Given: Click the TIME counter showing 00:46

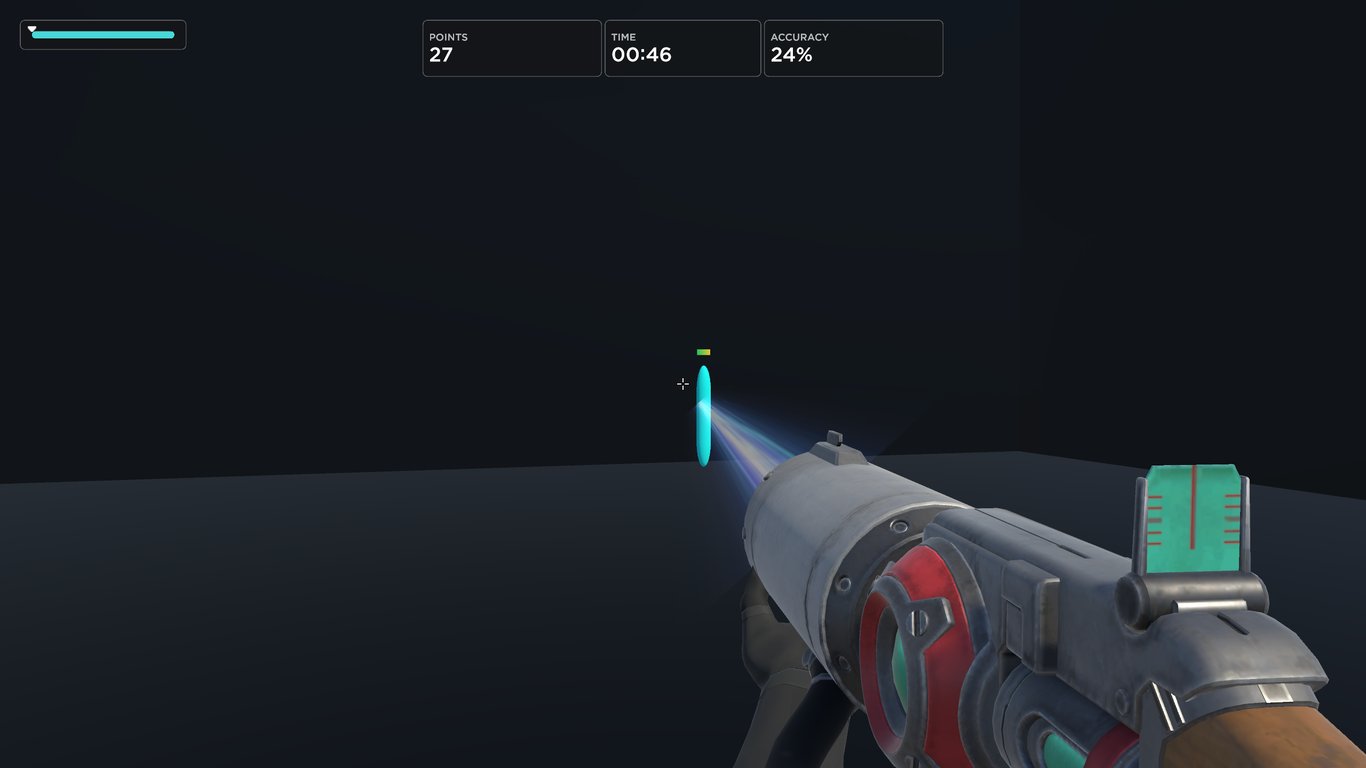Looking at the screenshot, I should tap(682, 48).
